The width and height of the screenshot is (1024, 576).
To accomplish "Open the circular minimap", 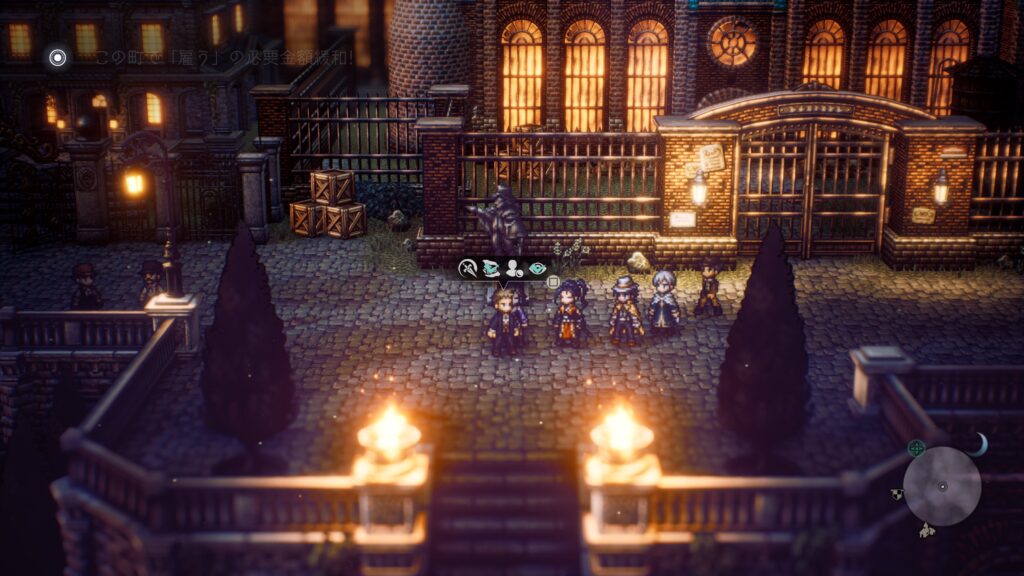I will tap(941, 486).
